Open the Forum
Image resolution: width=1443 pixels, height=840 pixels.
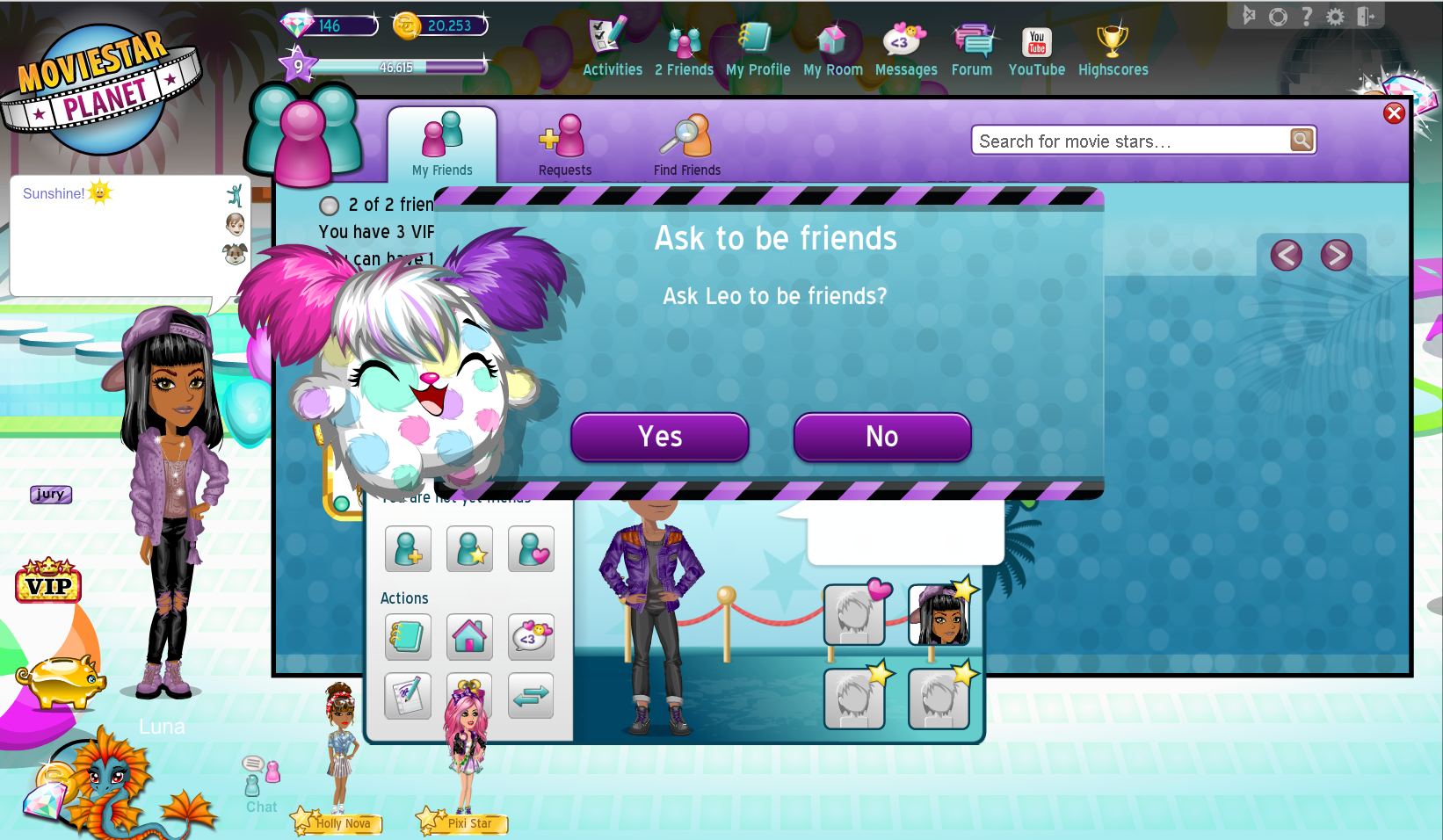point(971,49)
